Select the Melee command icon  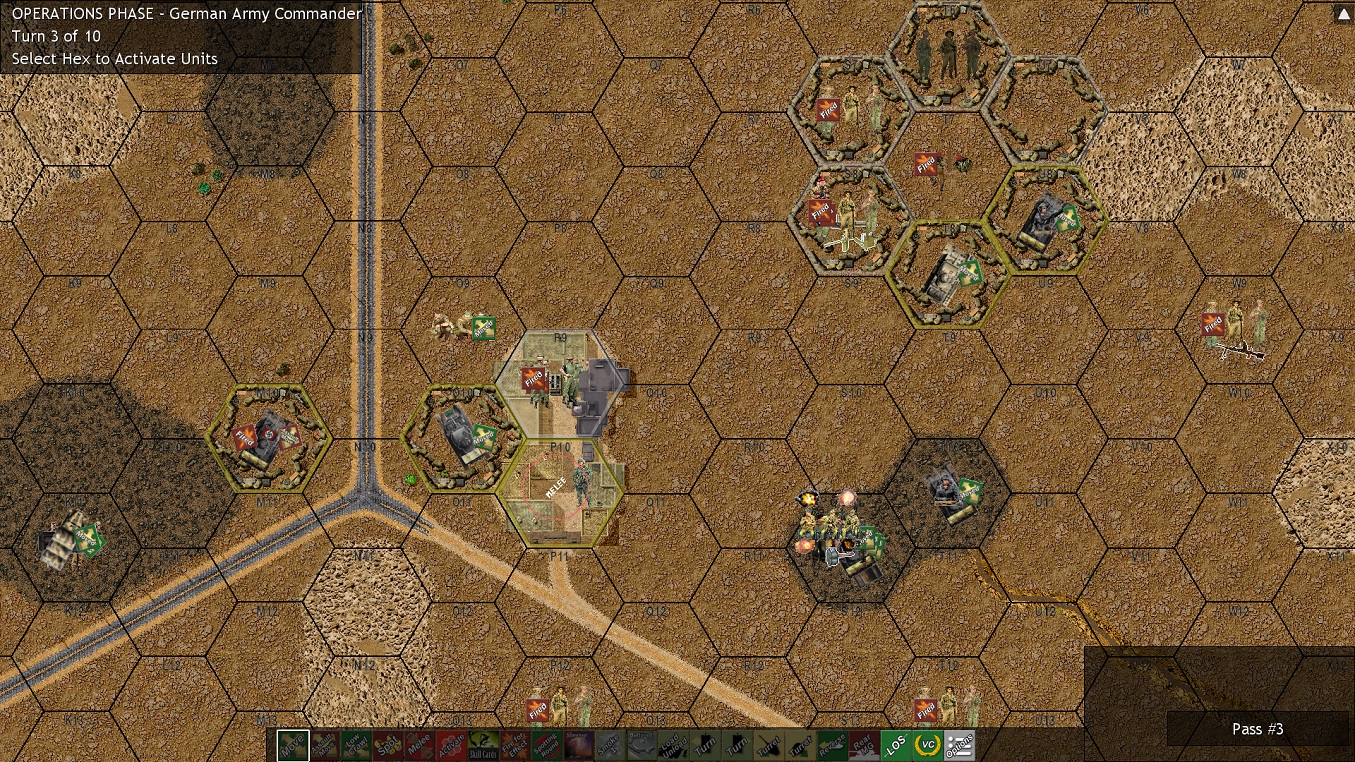pyautogui.click(x=419, y=745)
